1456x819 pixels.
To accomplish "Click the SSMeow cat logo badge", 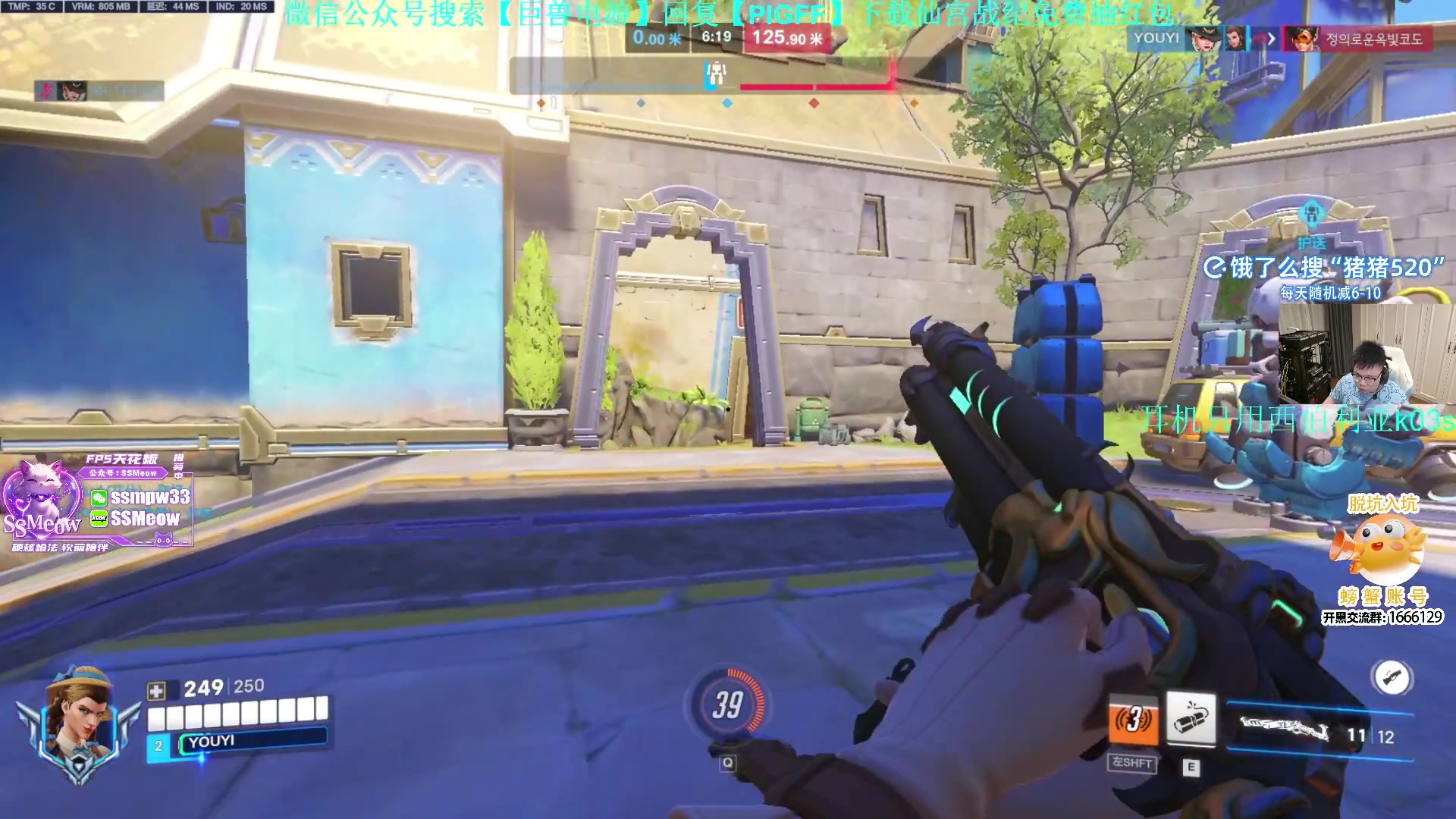I will click(40, 502).
